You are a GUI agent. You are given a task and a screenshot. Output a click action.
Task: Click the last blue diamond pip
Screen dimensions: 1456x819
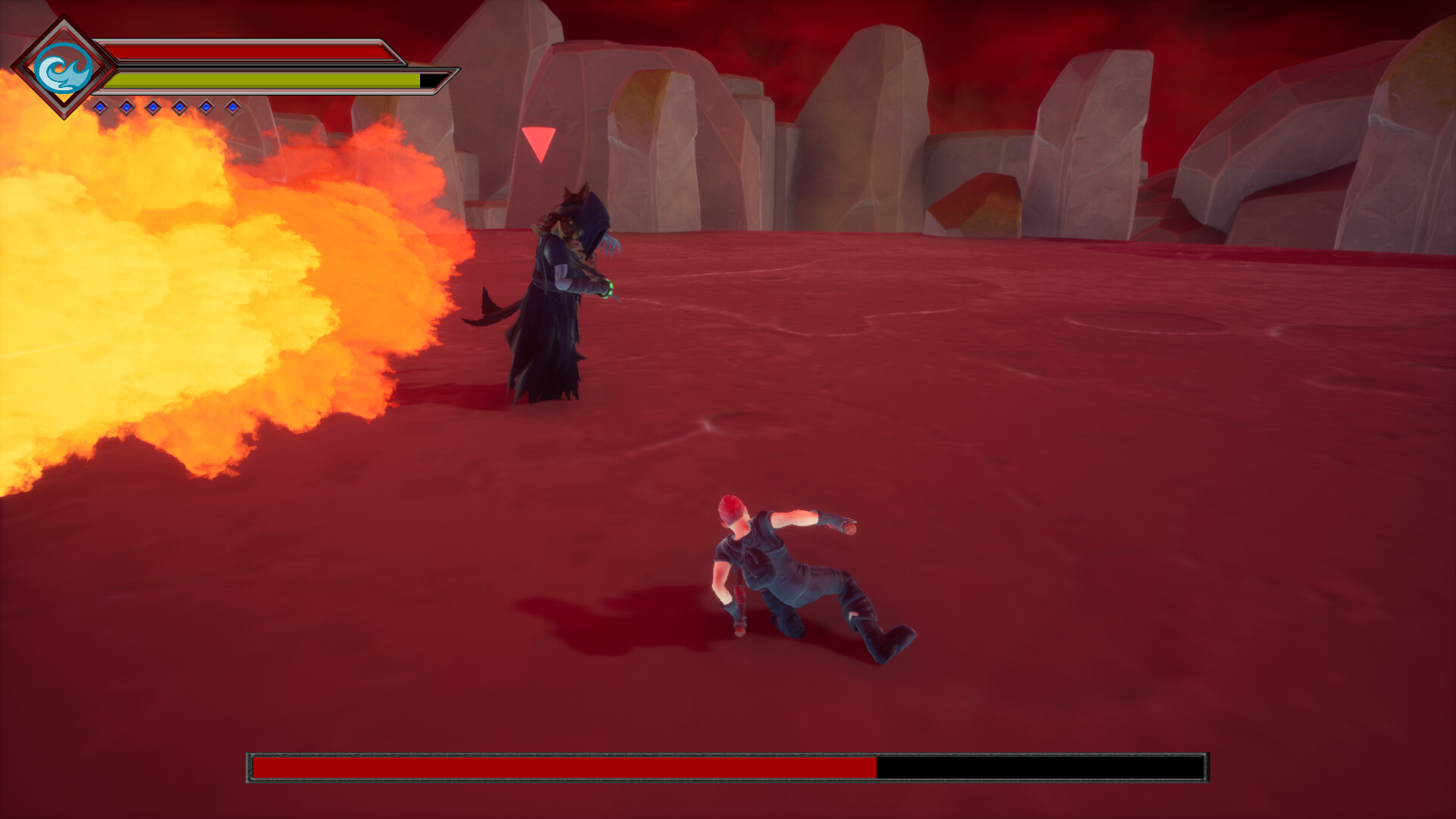[232, 107]
